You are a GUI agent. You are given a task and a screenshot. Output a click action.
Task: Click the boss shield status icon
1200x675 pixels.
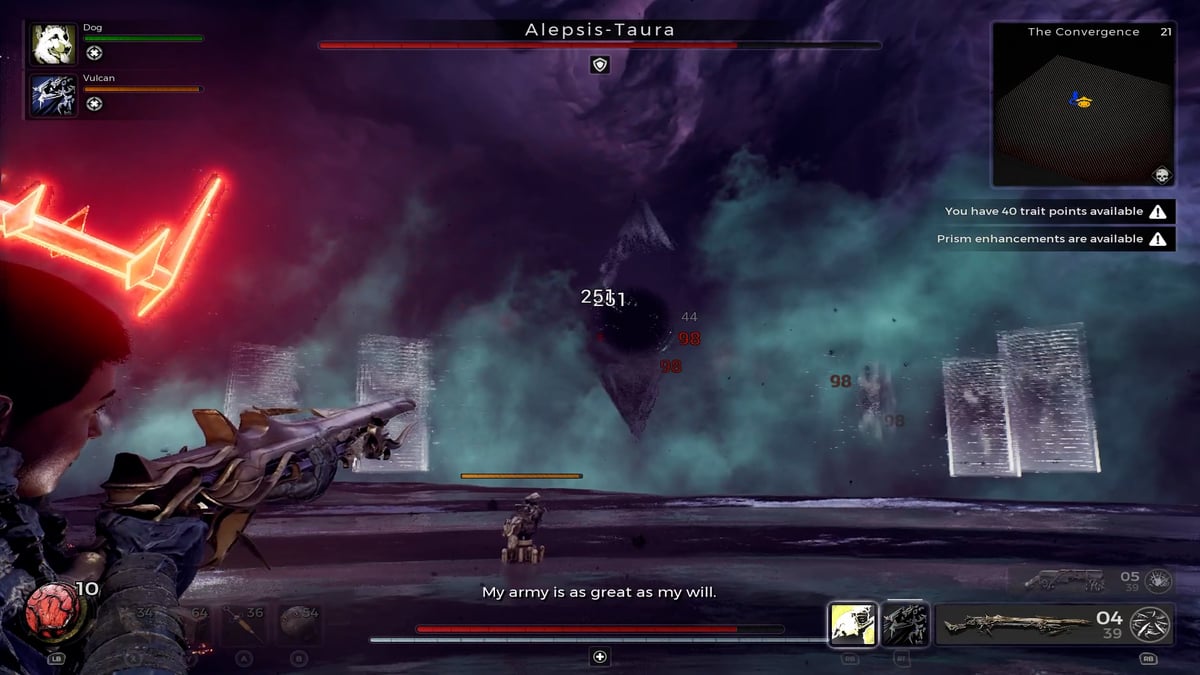pyautogui.click(x=600, y=64)
